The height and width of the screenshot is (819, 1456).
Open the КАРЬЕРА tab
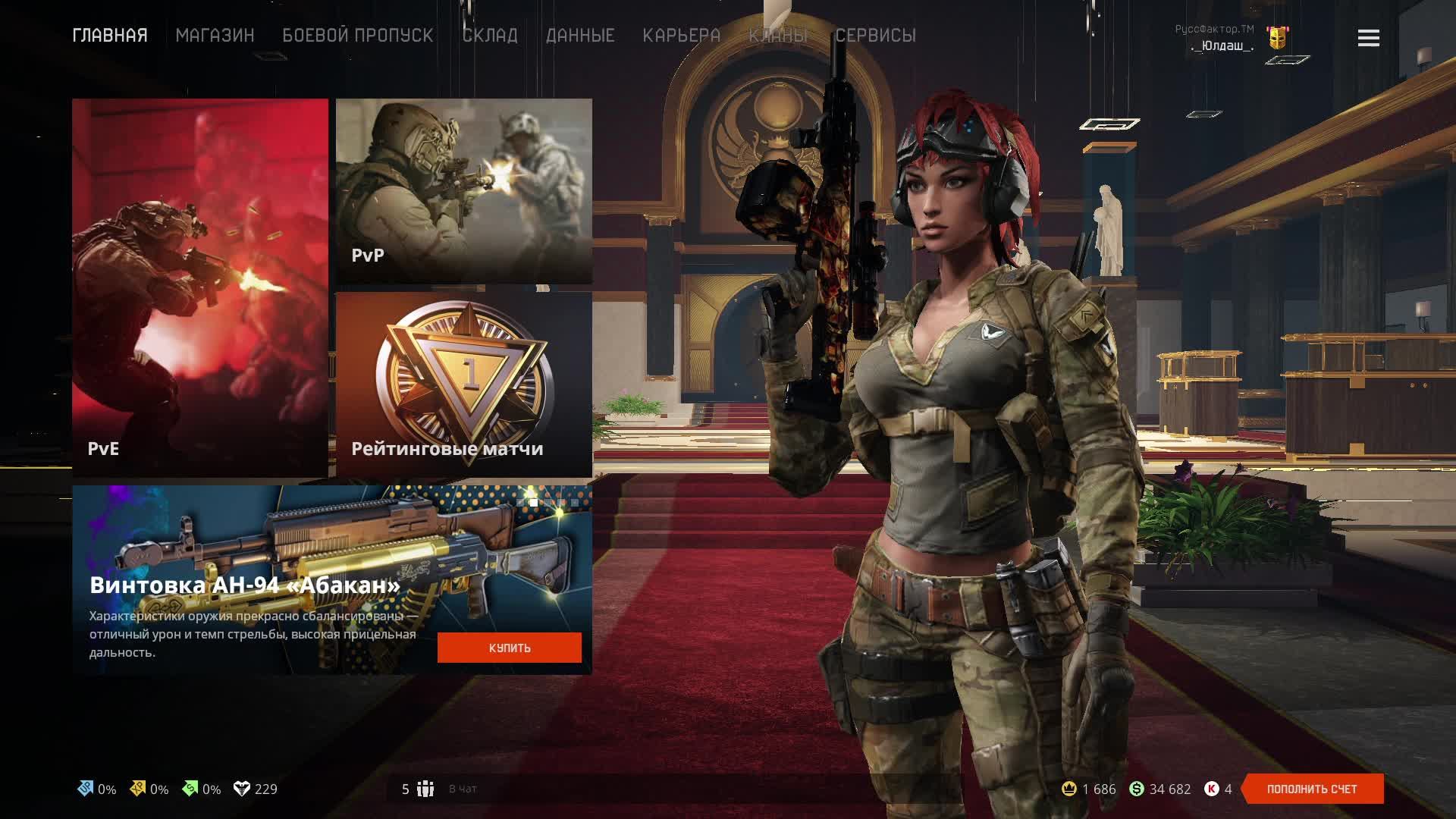click(681, 36)
